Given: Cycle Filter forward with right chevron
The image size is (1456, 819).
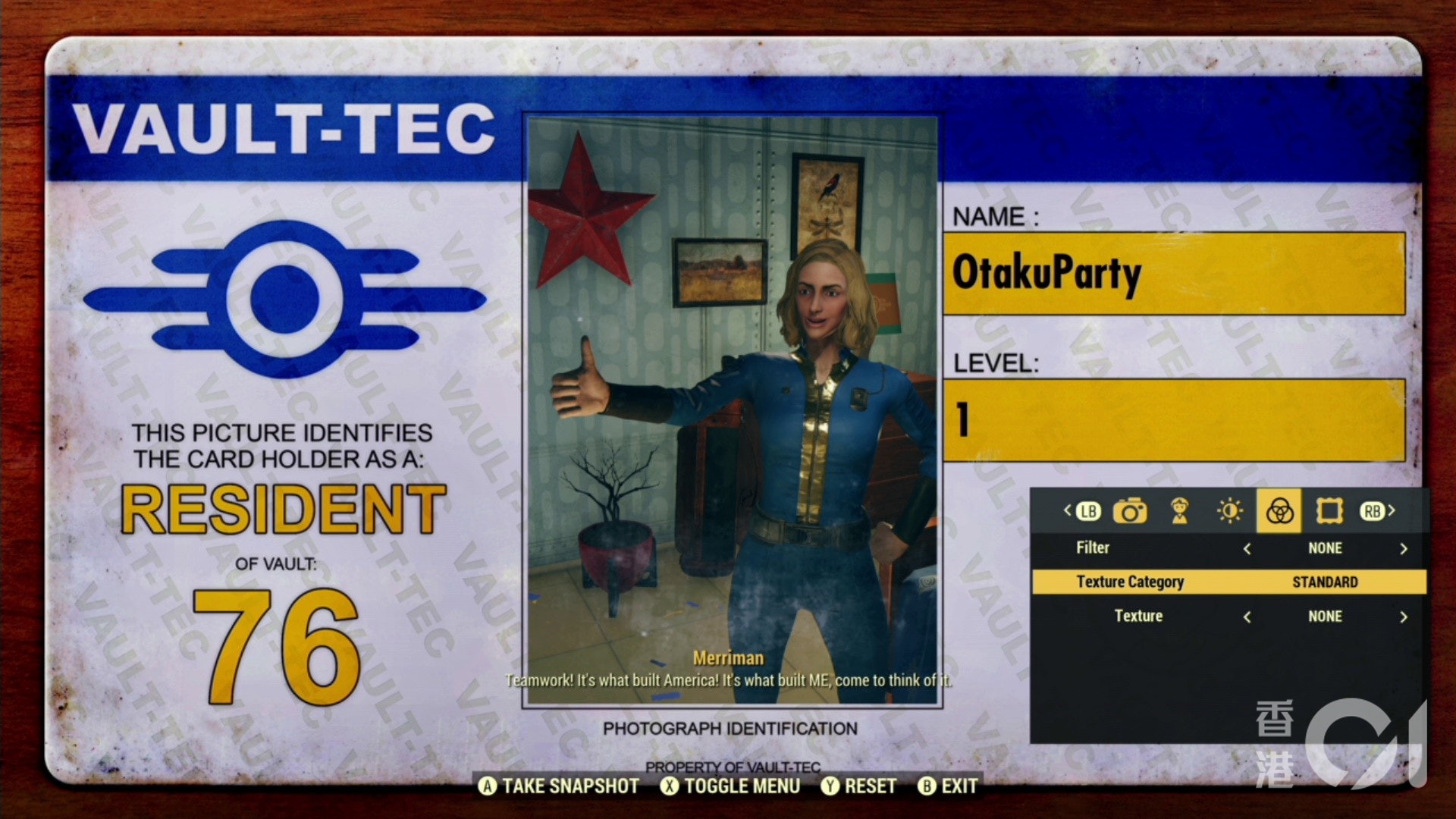Looking at the screenshot, I should pyautogui.click(x=1401, y=548).
